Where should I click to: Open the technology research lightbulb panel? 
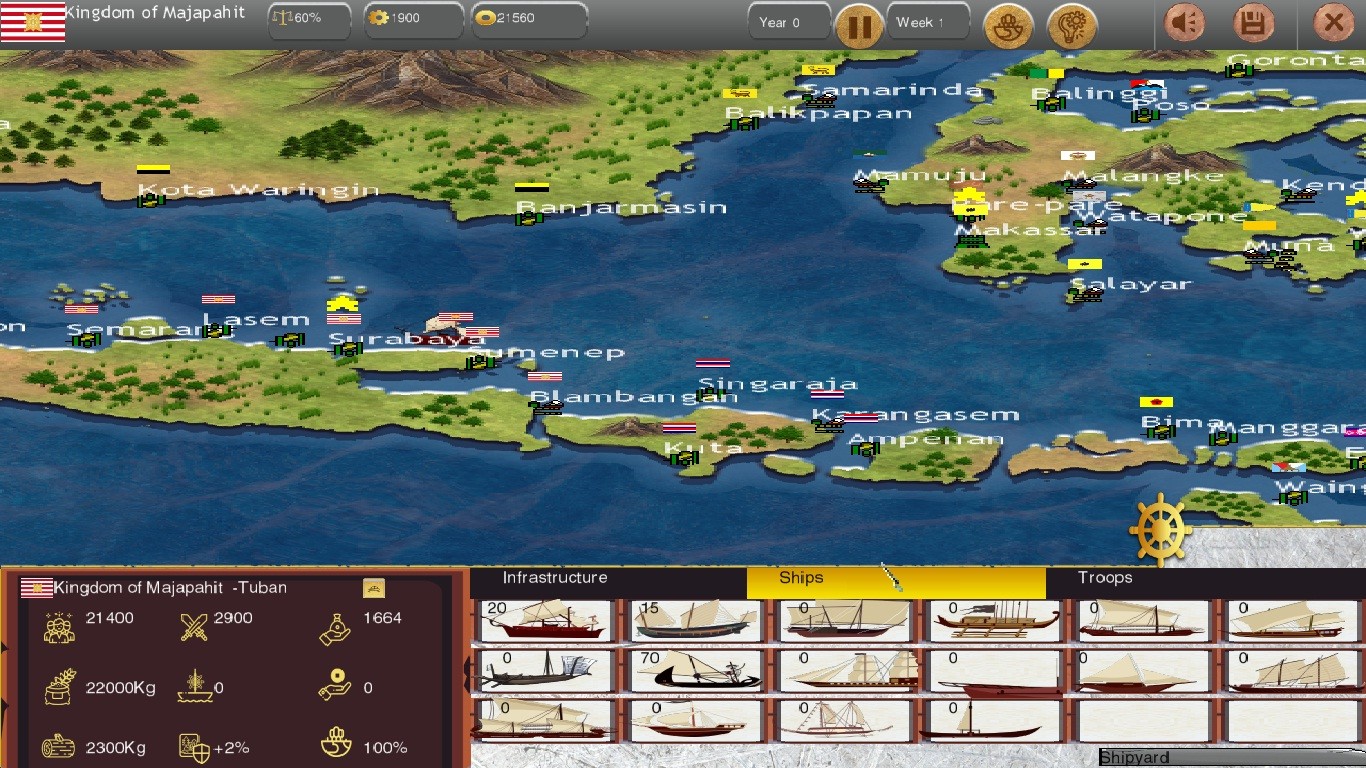click(x=1072, y=25)
